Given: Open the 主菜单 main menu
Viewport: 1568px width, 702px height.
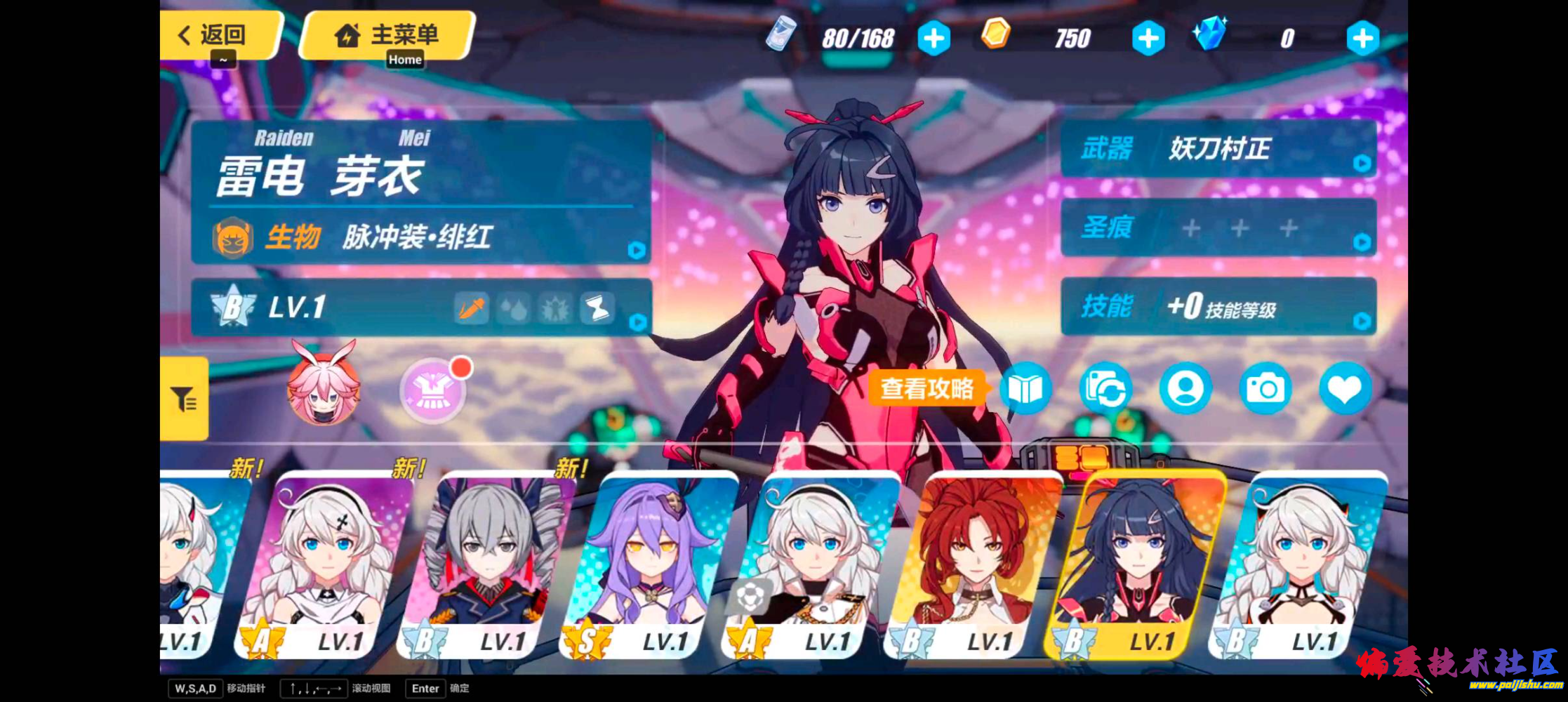Looking at the screenshot, I should 388,34.
